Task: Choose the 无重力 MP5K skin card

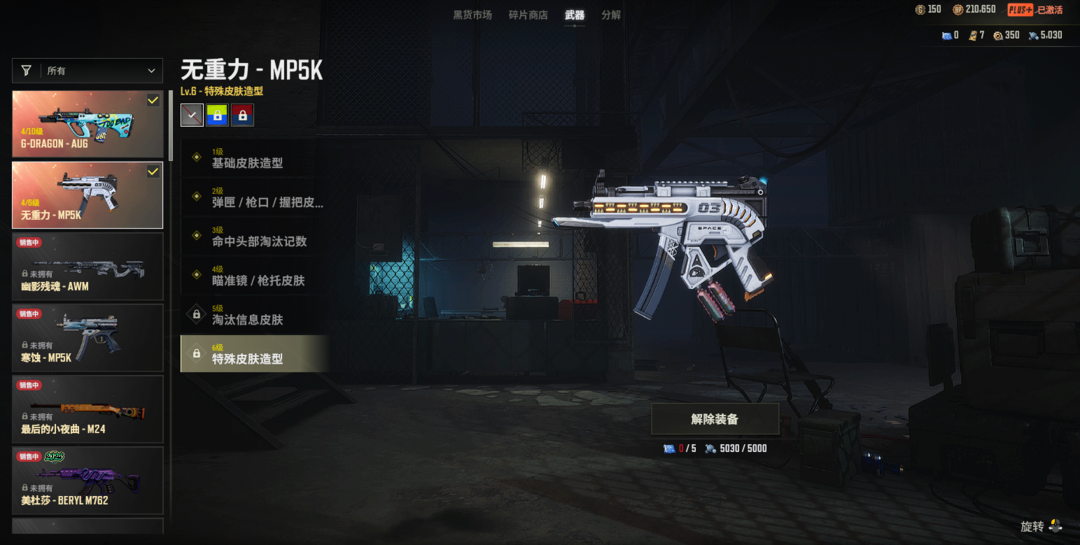Action: tap(87, 195)
